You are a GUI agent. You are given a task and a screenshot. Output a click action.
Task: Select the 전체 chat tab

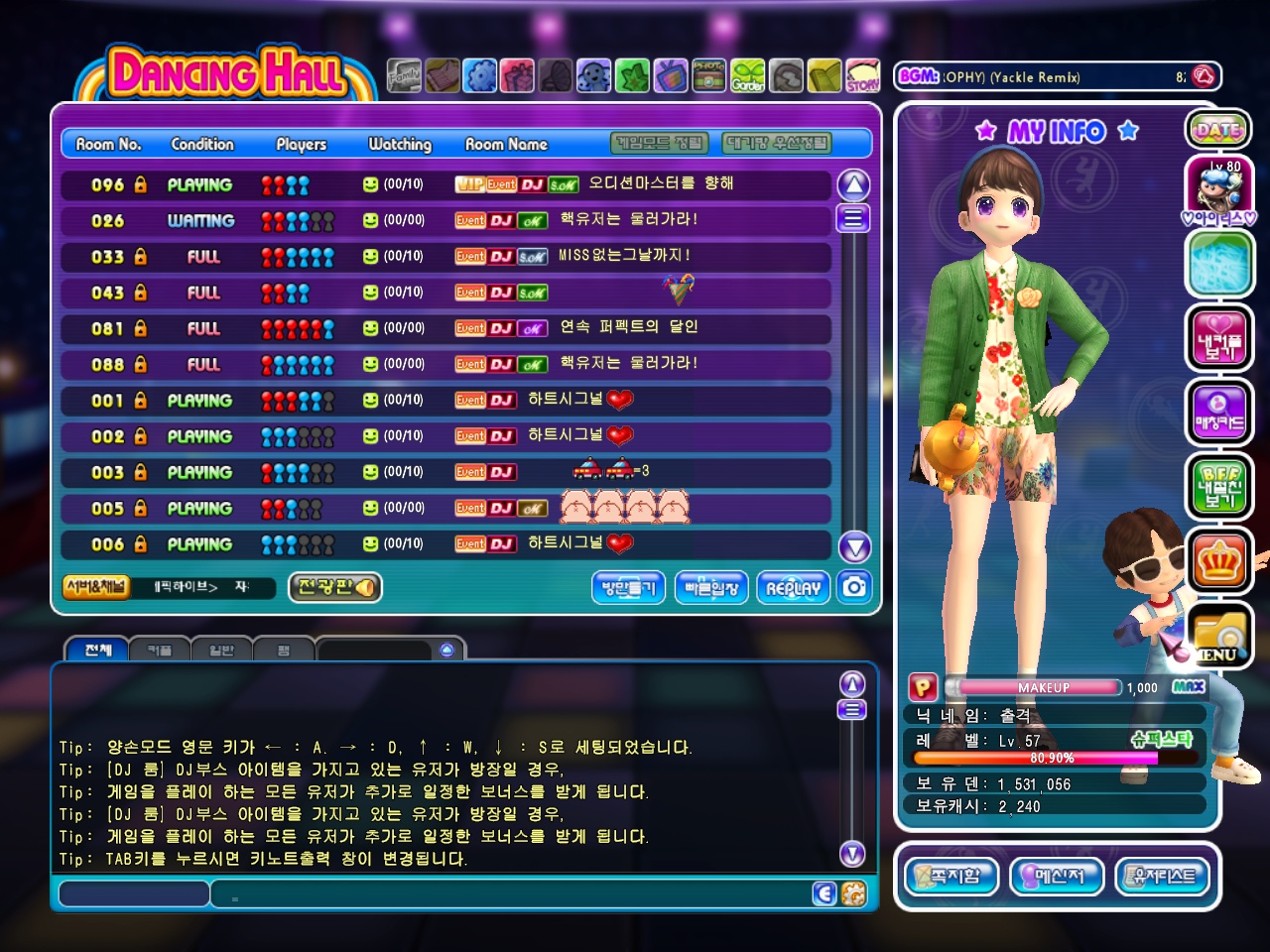pyautogui.click(x=97, y=651)
